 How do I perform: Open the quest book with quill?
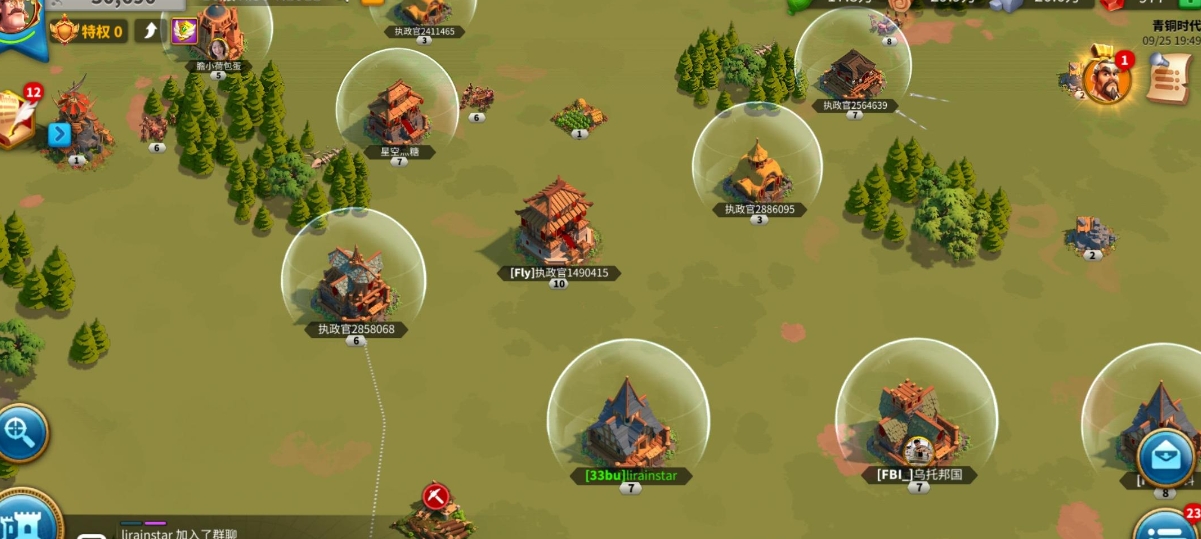coord(17,117)
